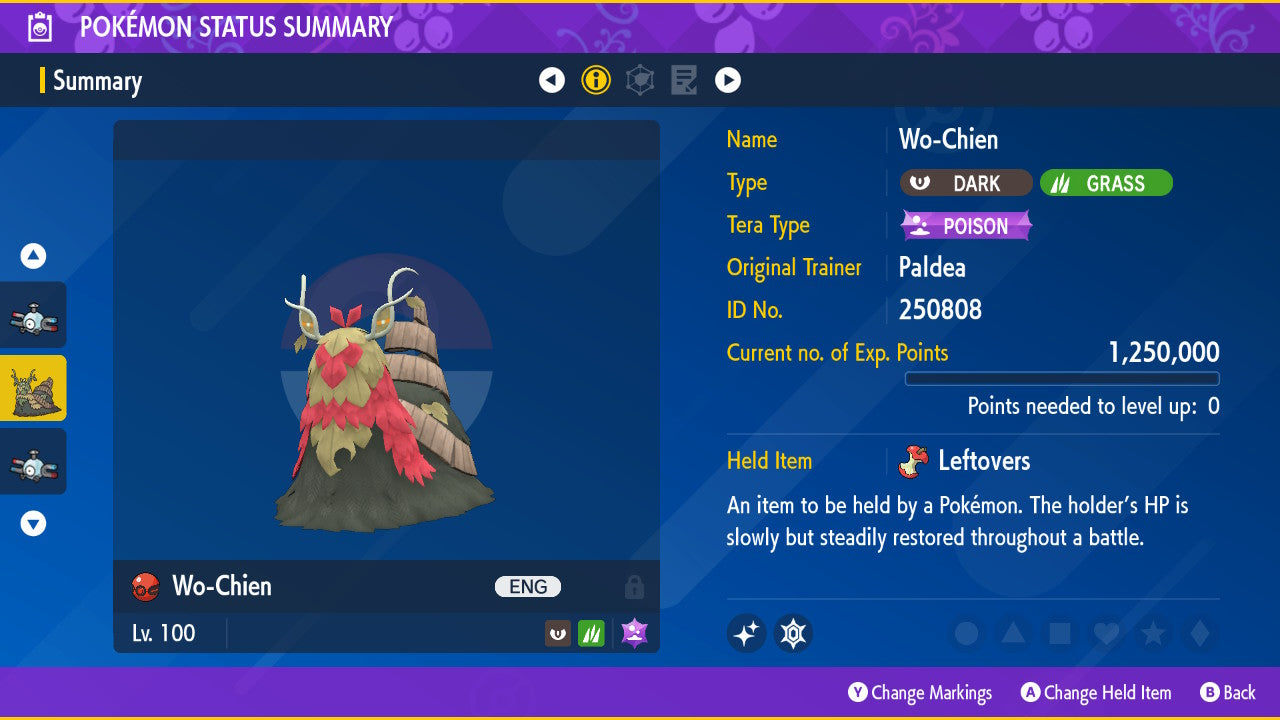The image size is (1280, 720).
Task: Click the experience progress bar
Action: (x=1062, y=379)
